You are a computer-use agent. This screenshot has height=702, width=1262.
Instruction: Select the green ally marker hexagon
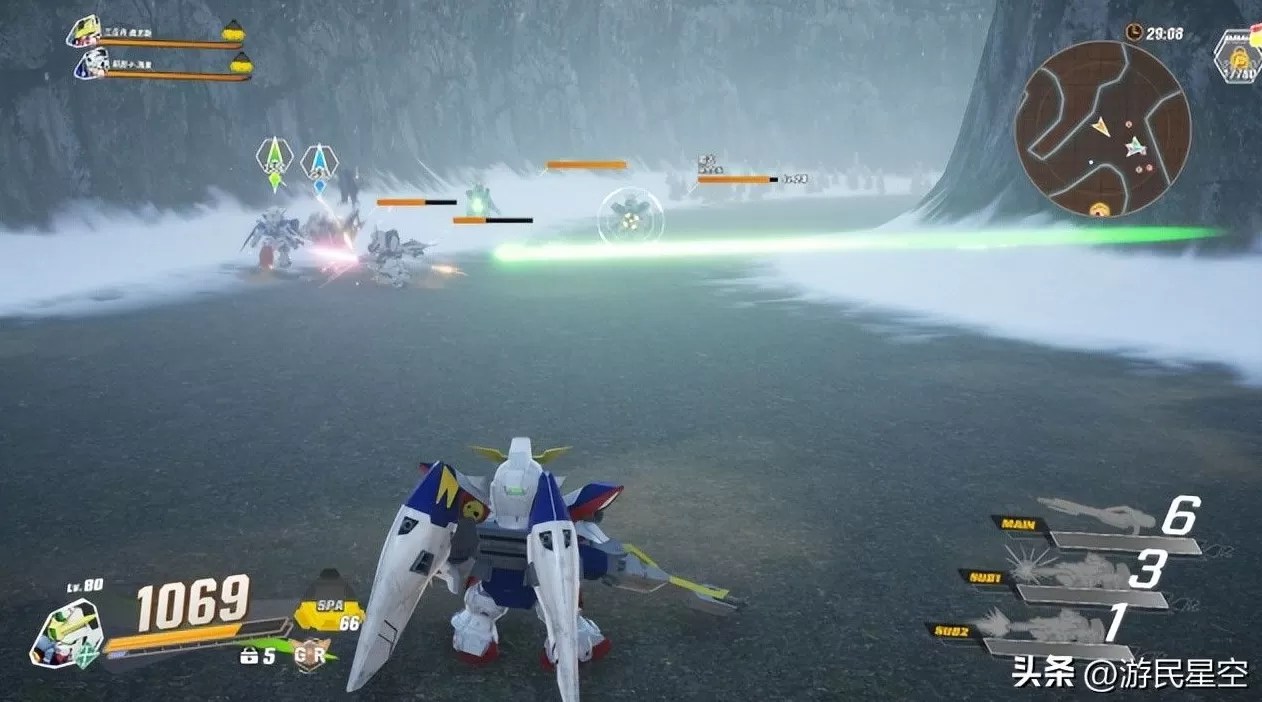pyautogui.click(x=274, y=157)
